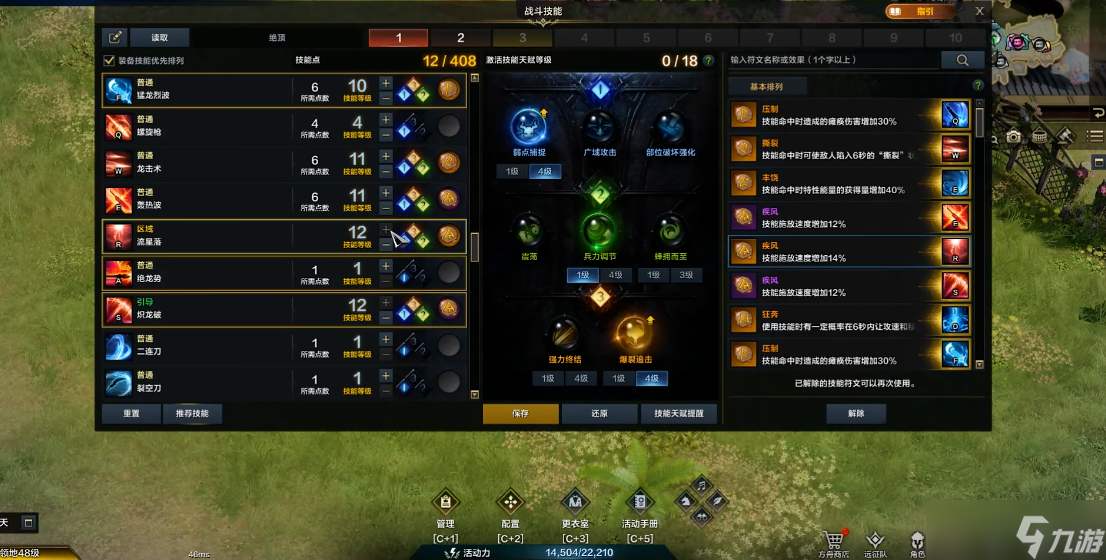This screenshot has height=560, width=1106.
Task: Click the 还原 revert button
Action: click(x=598, y=413)
